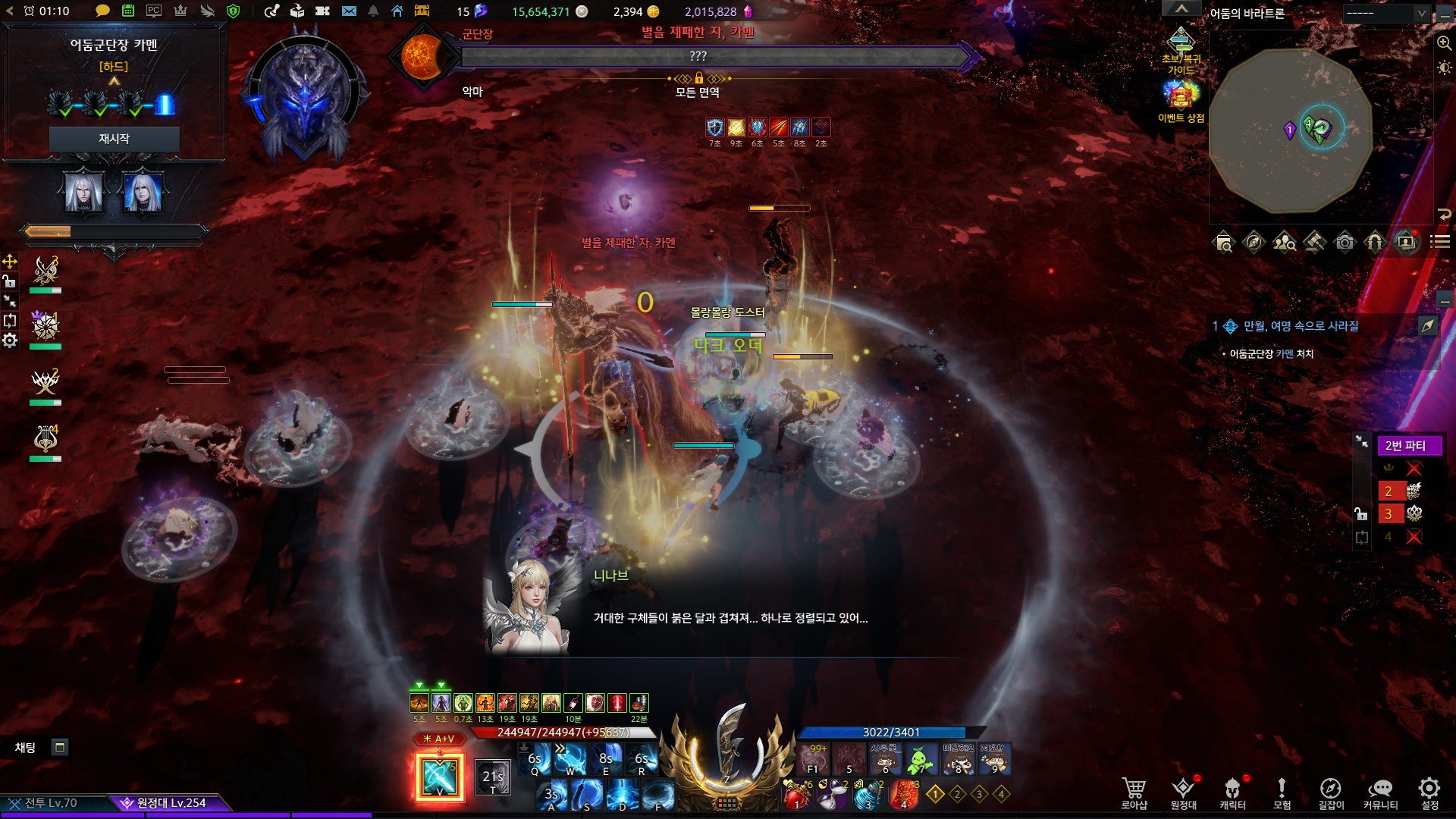Viewport: 1456px width, 819px height.
Task: Select the 만월, 여명 속으로 사라질 quest tracker
Action: click(x=1301, y=326)
